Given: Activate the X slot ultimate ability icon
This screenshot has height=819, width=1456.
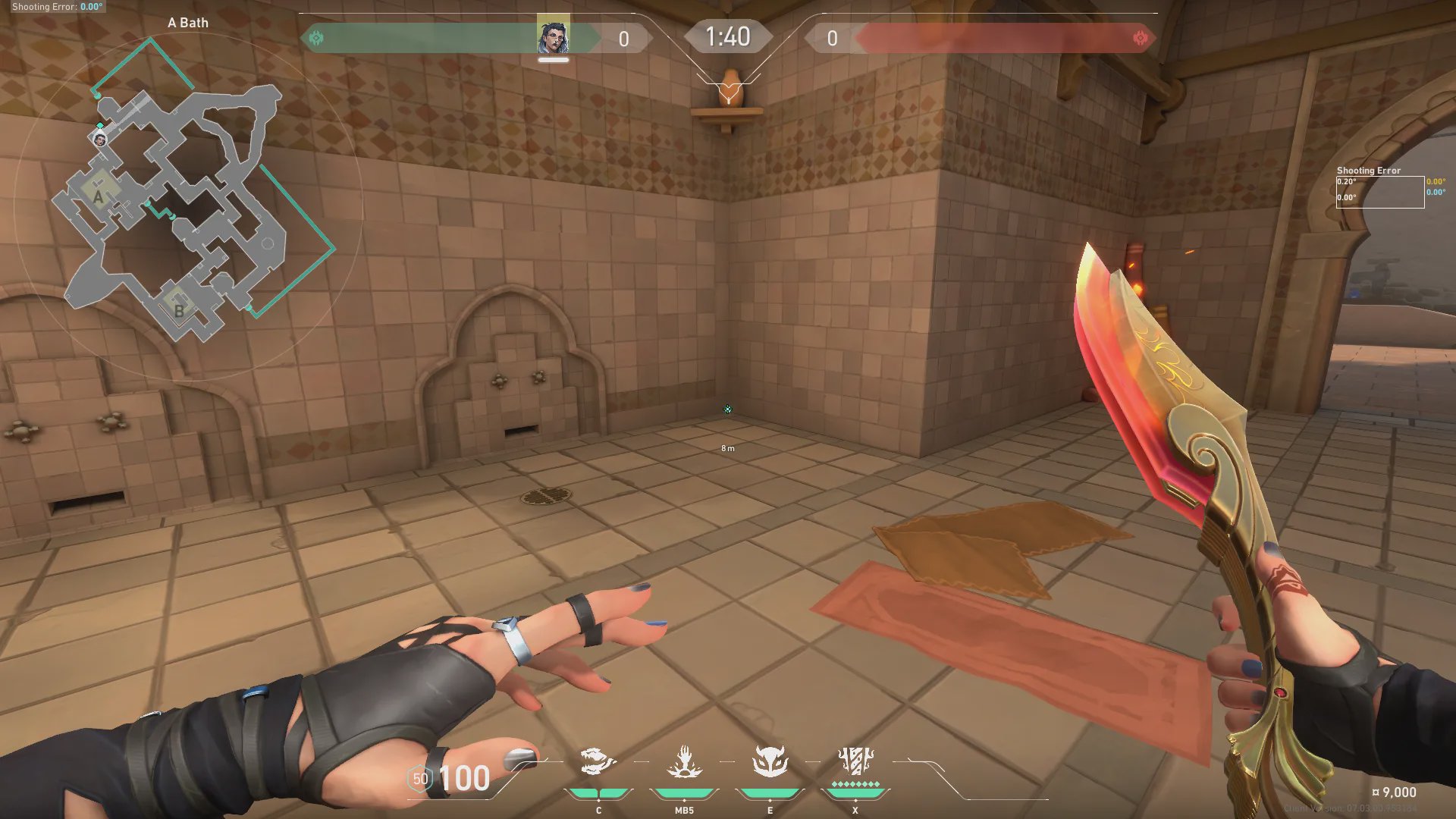Looking at the screenshot, I should 855,761.
